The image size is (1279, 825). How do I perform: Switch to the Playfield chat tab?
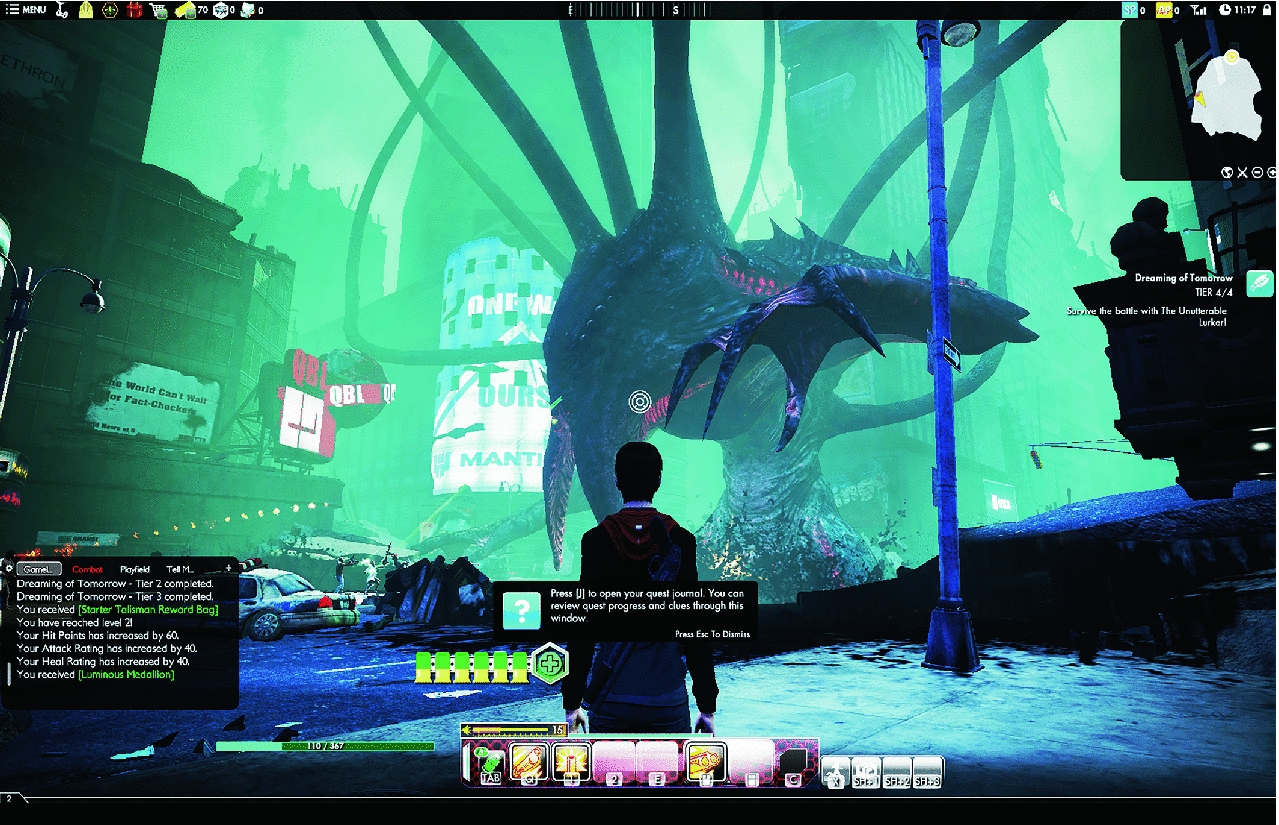pyautogui.click(x=134, y=569)
